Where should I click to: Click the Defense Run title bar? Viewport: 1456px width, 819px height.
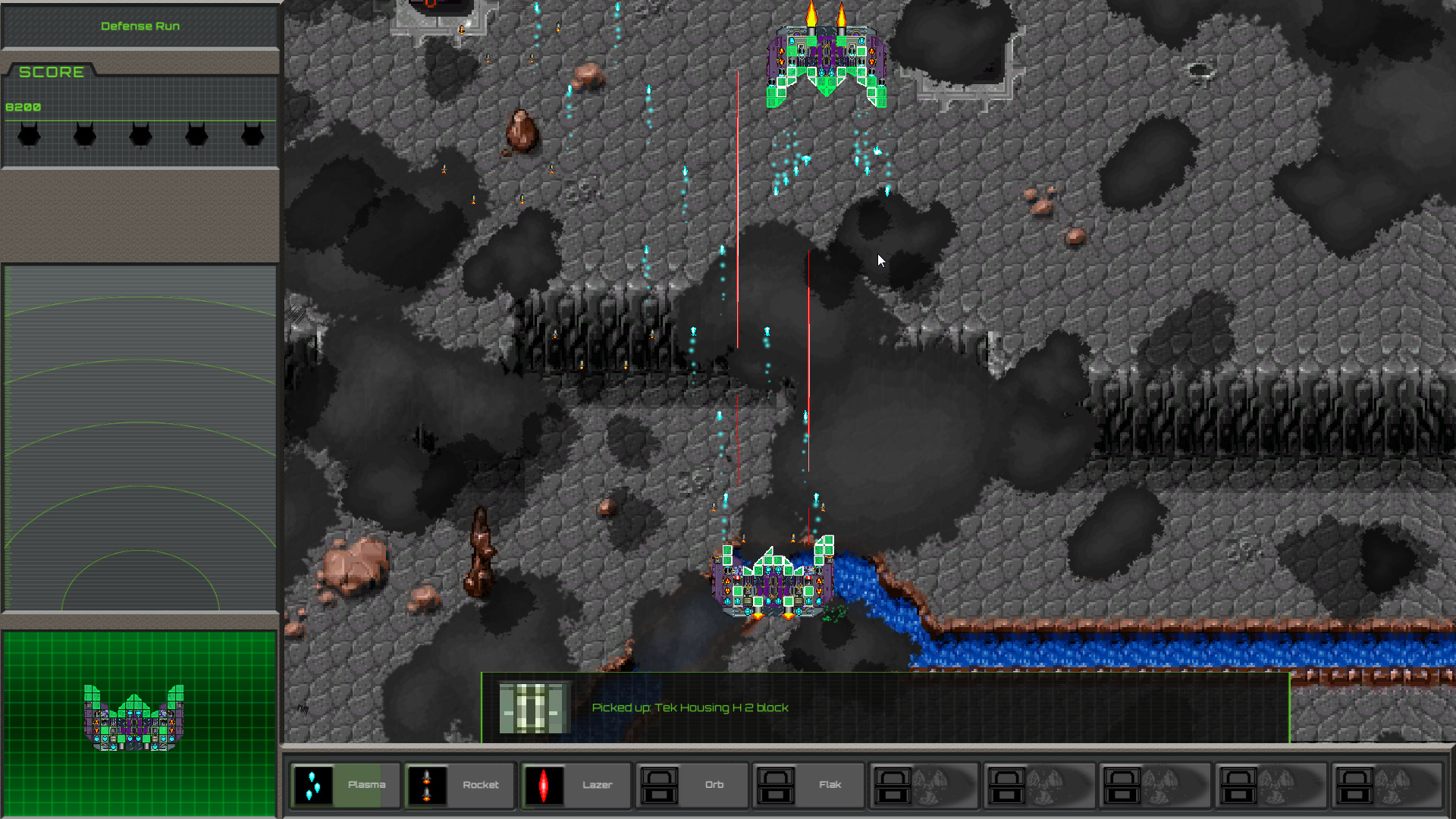click(x=140, y=25)
